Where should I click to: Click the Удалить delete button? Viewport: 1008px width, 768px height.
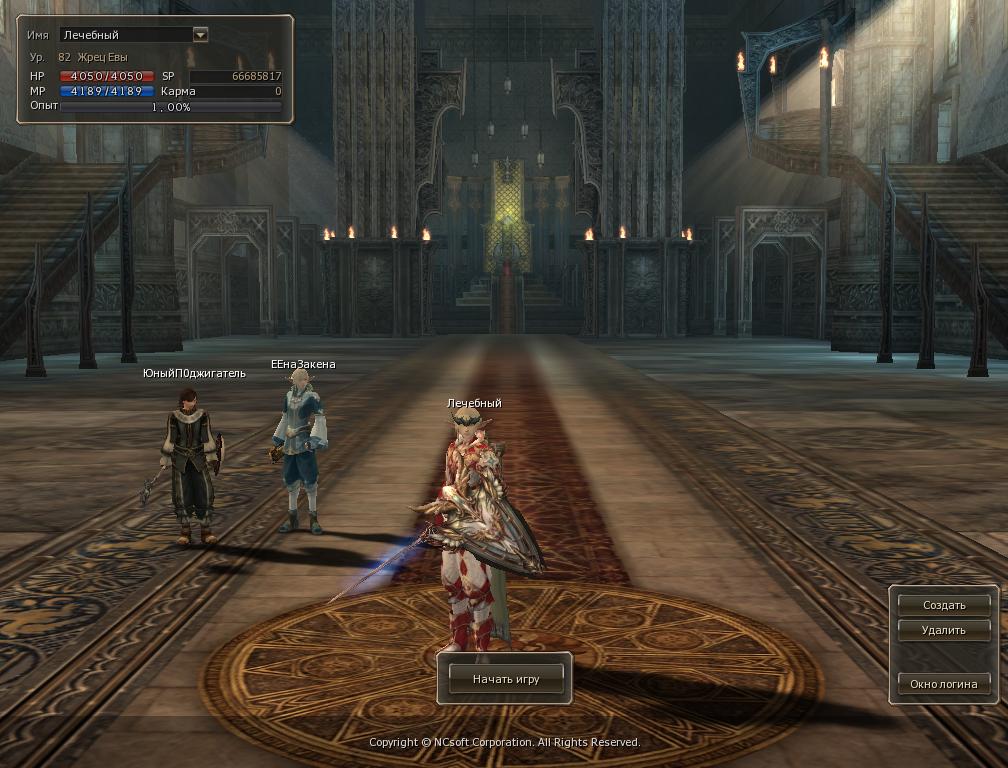point(943,630)
